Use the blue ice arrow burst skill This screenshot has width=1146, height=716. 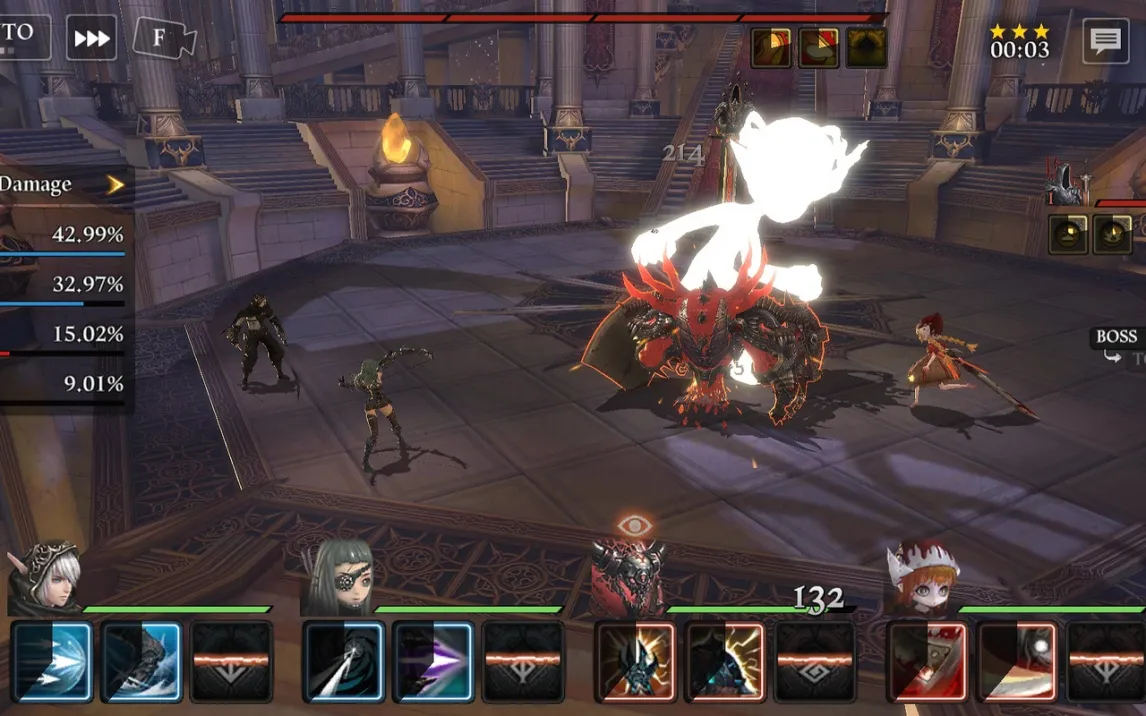point(52,661)
